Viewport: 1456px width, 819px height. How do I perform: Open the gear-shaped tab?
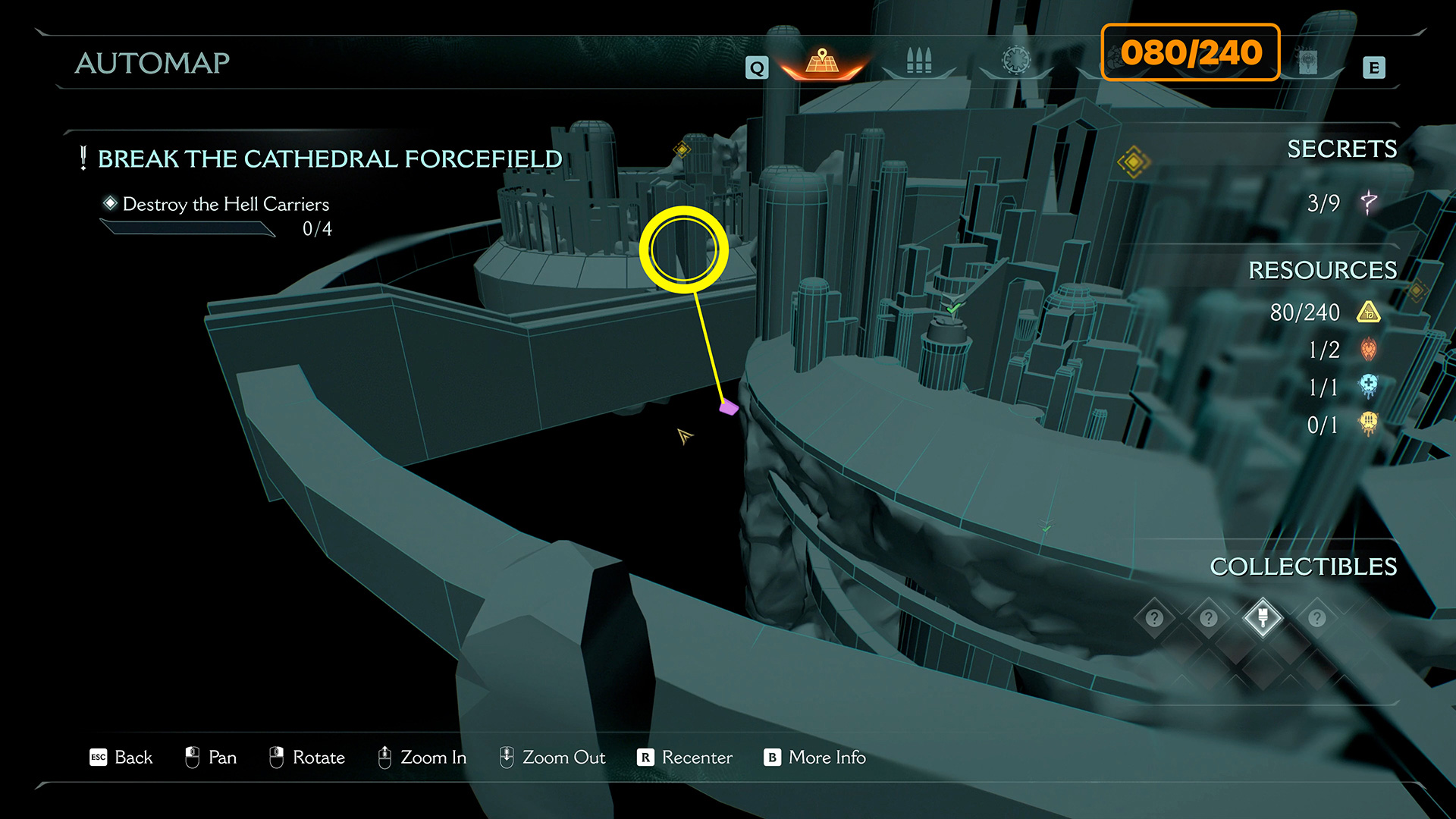point(1016,60)
